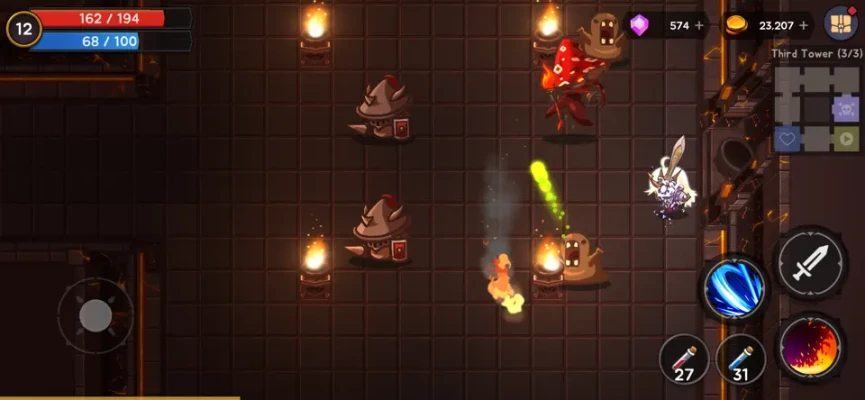Use a red health potion
The width and height of the screenshot is (865, 400).
(x=684, y=359)
